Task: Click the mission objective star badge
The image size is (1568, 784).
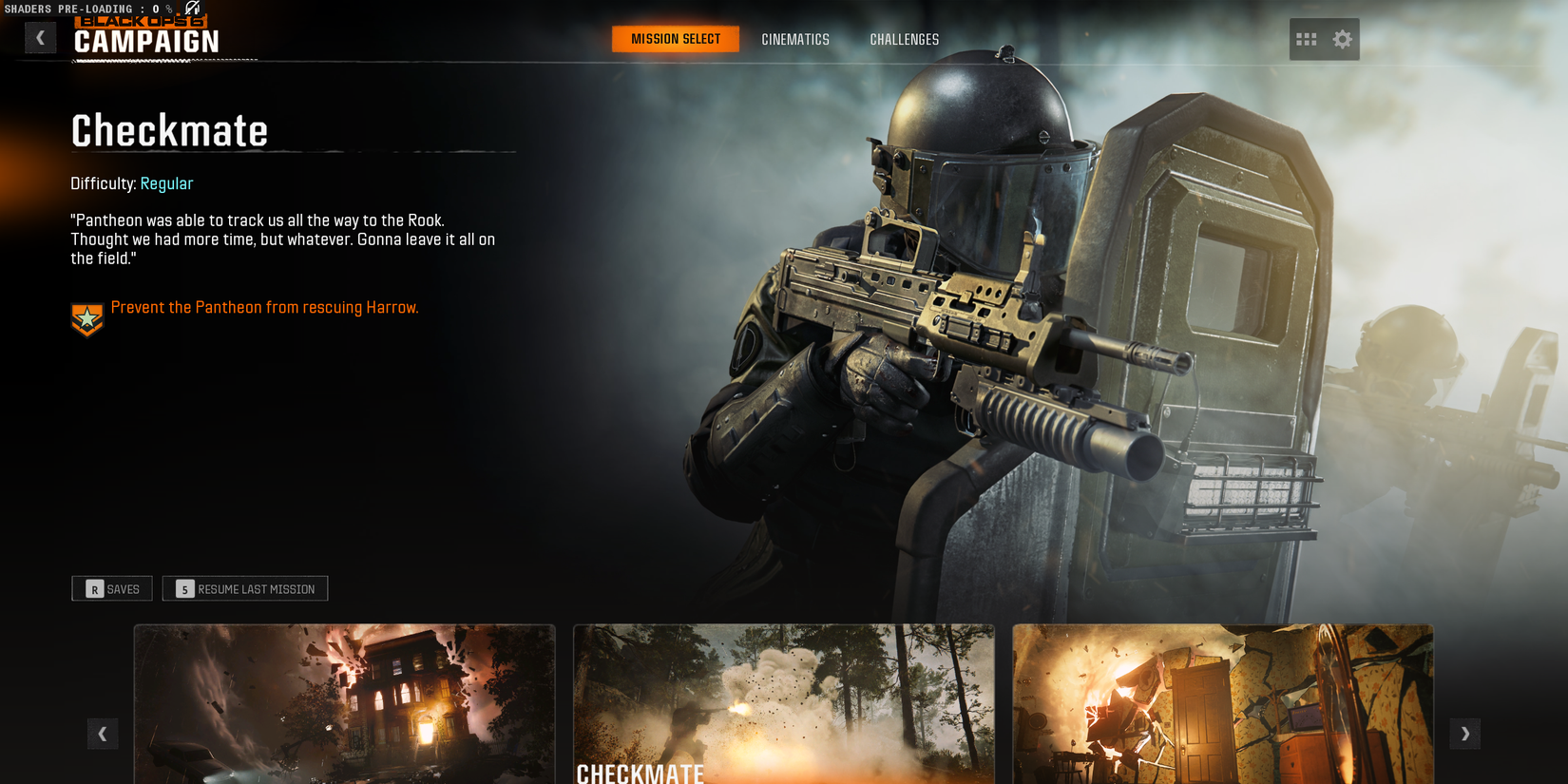Action: (x=86, y=317)
